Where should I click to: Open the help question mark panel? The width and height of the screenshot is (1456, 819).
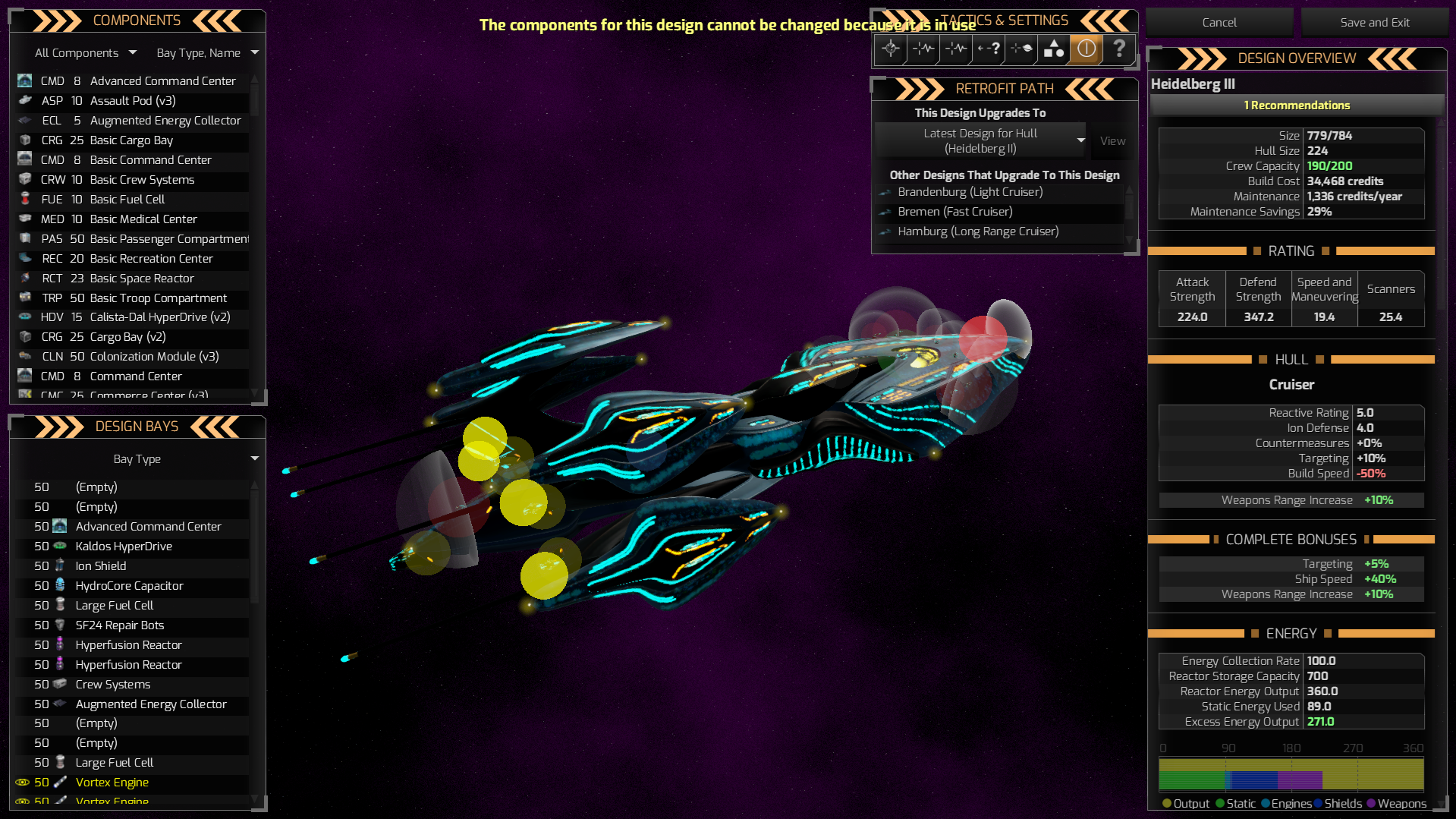(x=1120, y=49)
